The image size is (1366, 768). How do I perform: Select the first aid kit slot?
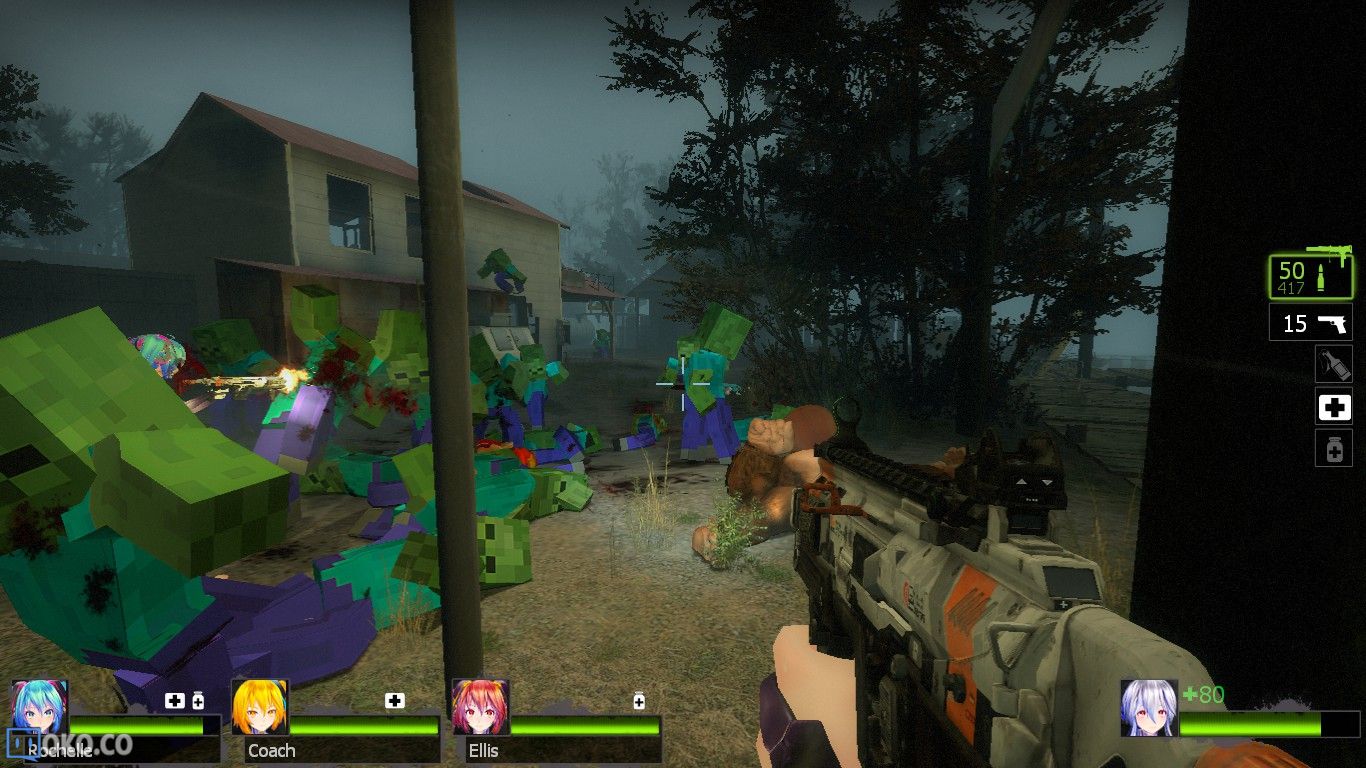tap(1333, 407)
